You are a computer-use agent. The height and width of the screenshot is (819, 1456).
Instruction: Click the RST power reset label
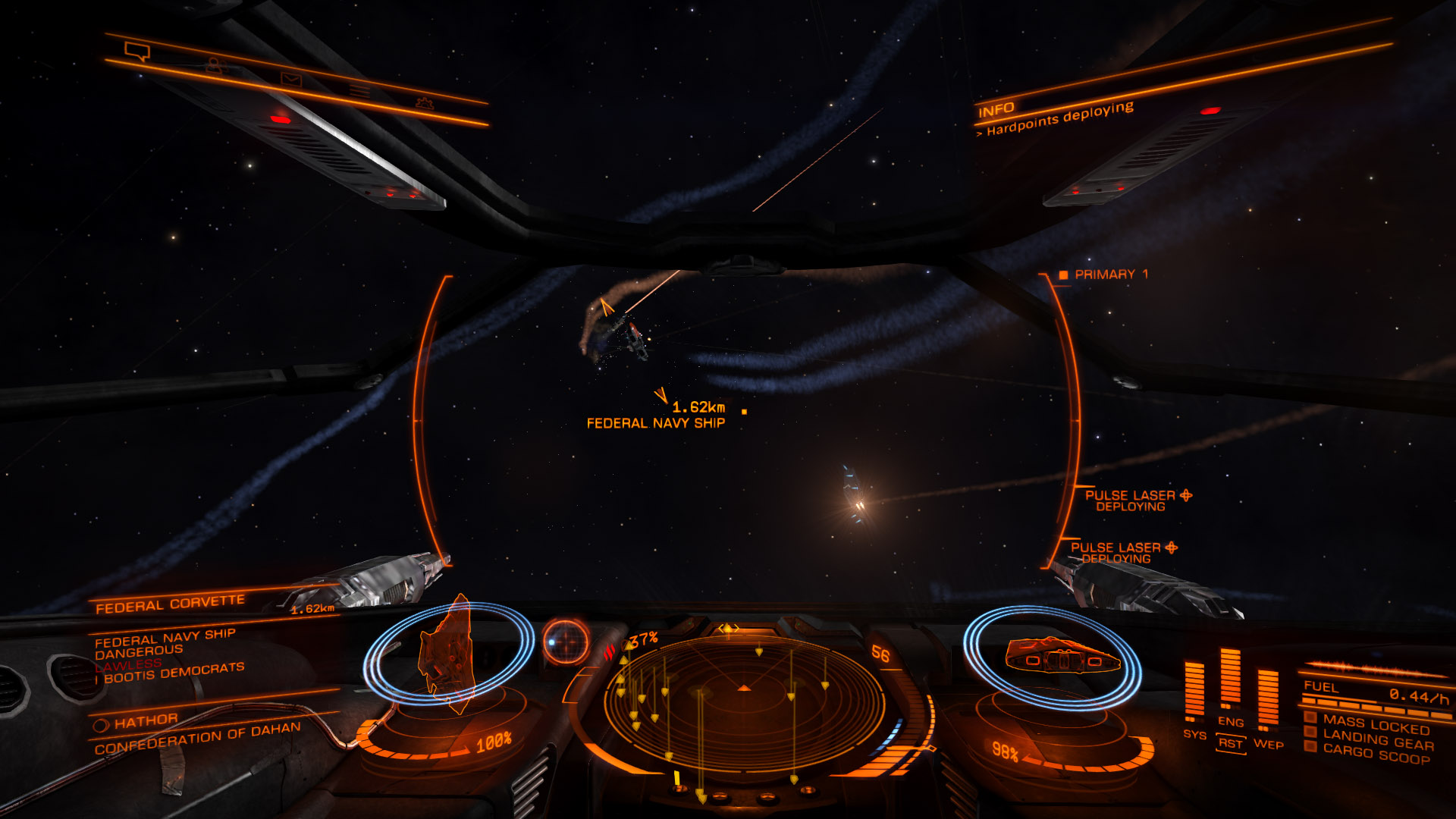click(1230, 743)
